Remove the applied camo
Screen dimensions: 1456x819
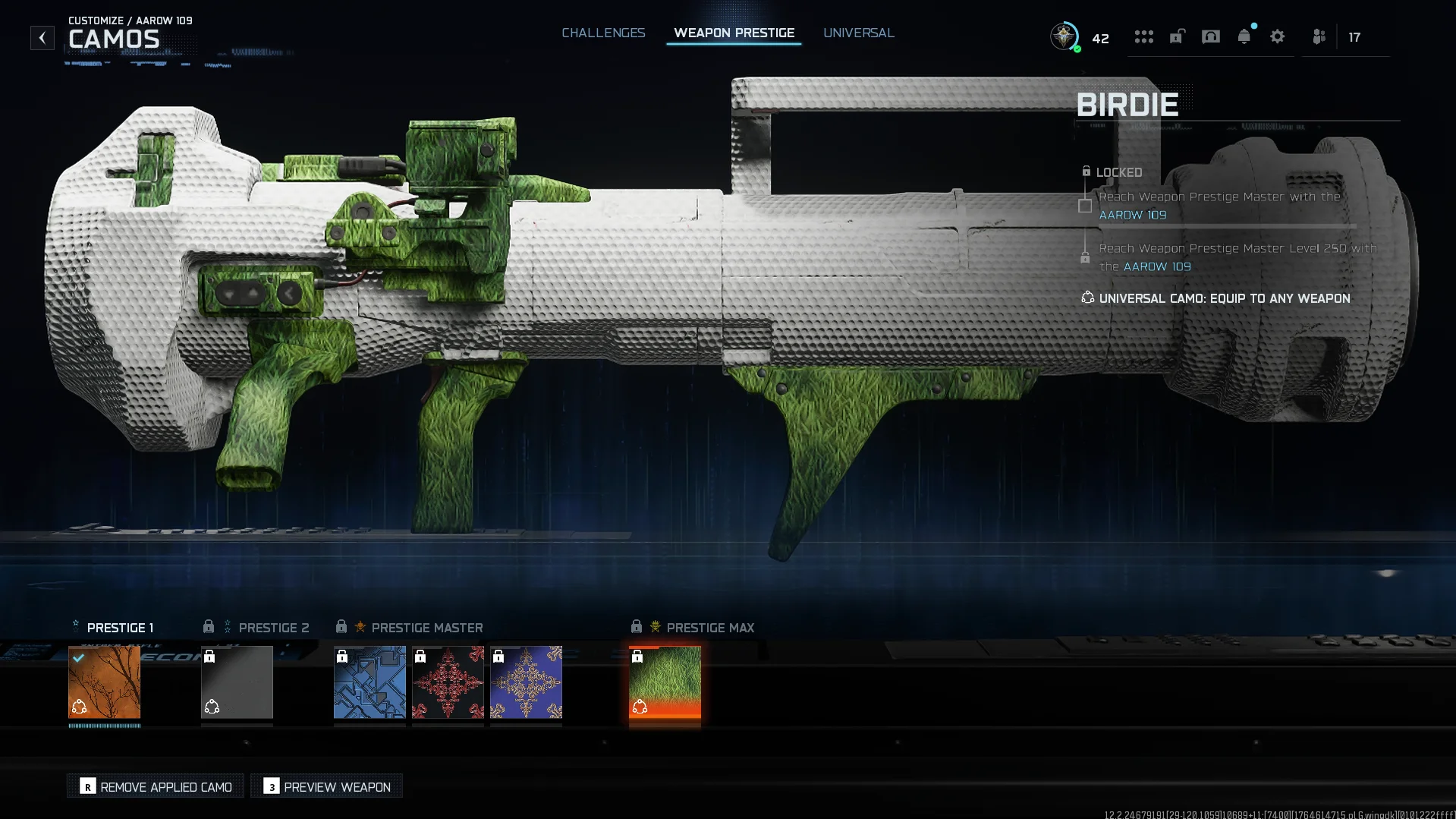point(156,786)
